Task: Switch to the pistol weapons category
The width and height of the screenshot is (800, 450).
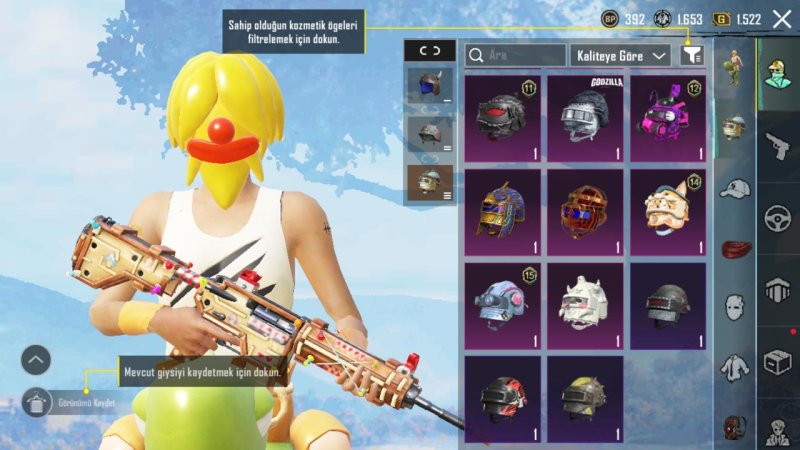Action: [x=777, y=146]
